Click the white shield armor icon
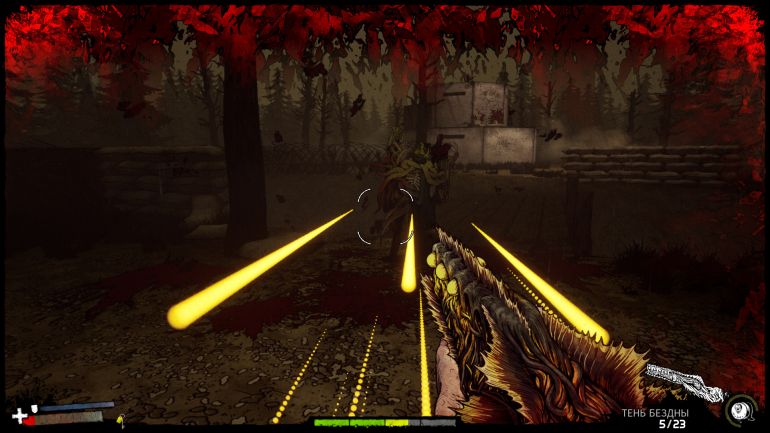 pyautogui.click(x=35, y=408)
